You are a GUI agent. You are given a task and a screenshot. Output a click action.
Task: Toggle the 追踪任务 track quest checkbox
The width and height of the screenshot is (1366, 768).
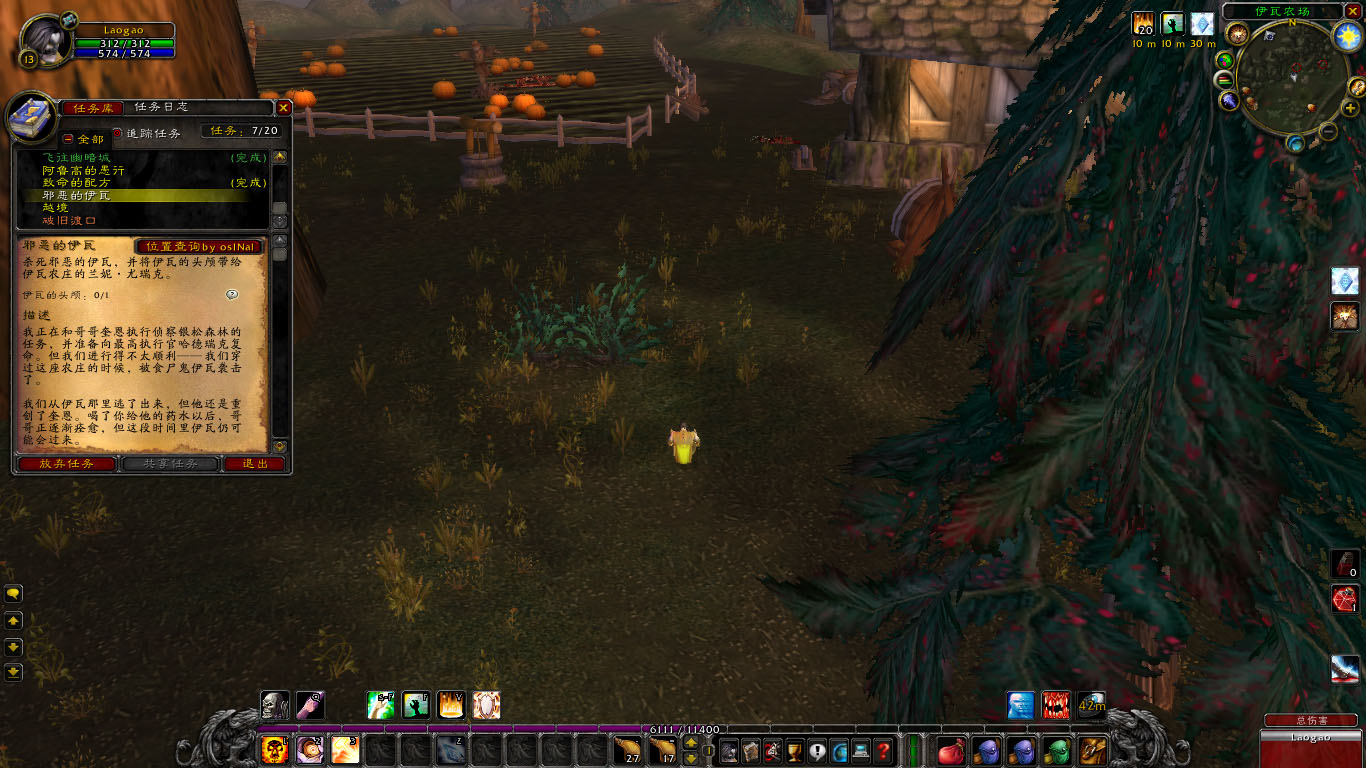tap(116, 133)
